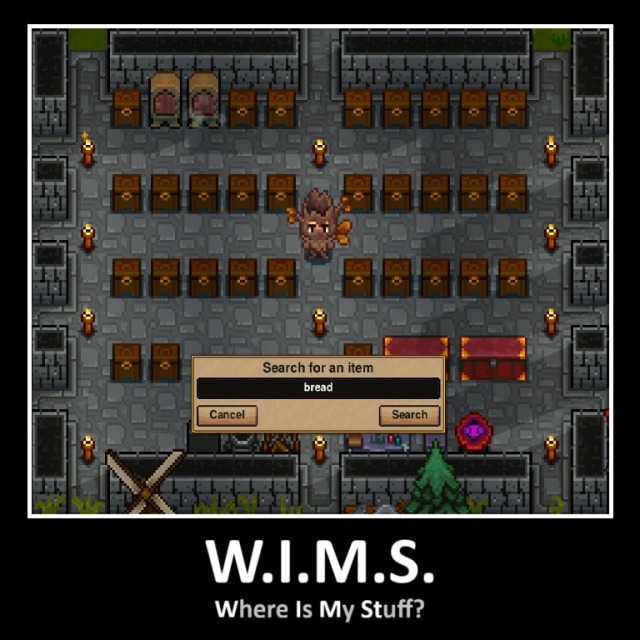Focus the search text field containing "bread"

318,388
